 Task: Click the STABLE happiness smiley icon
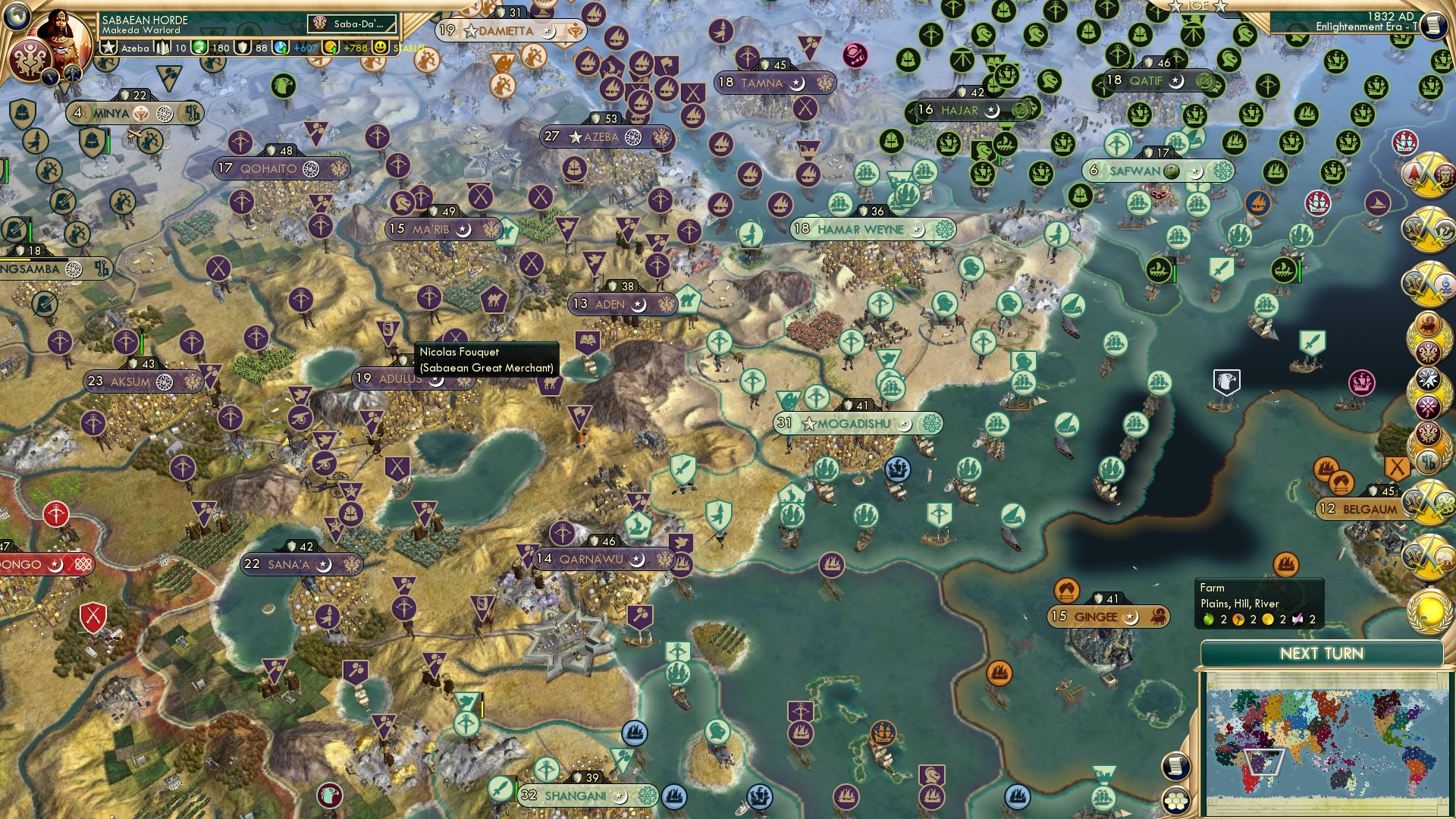(379, 48)
